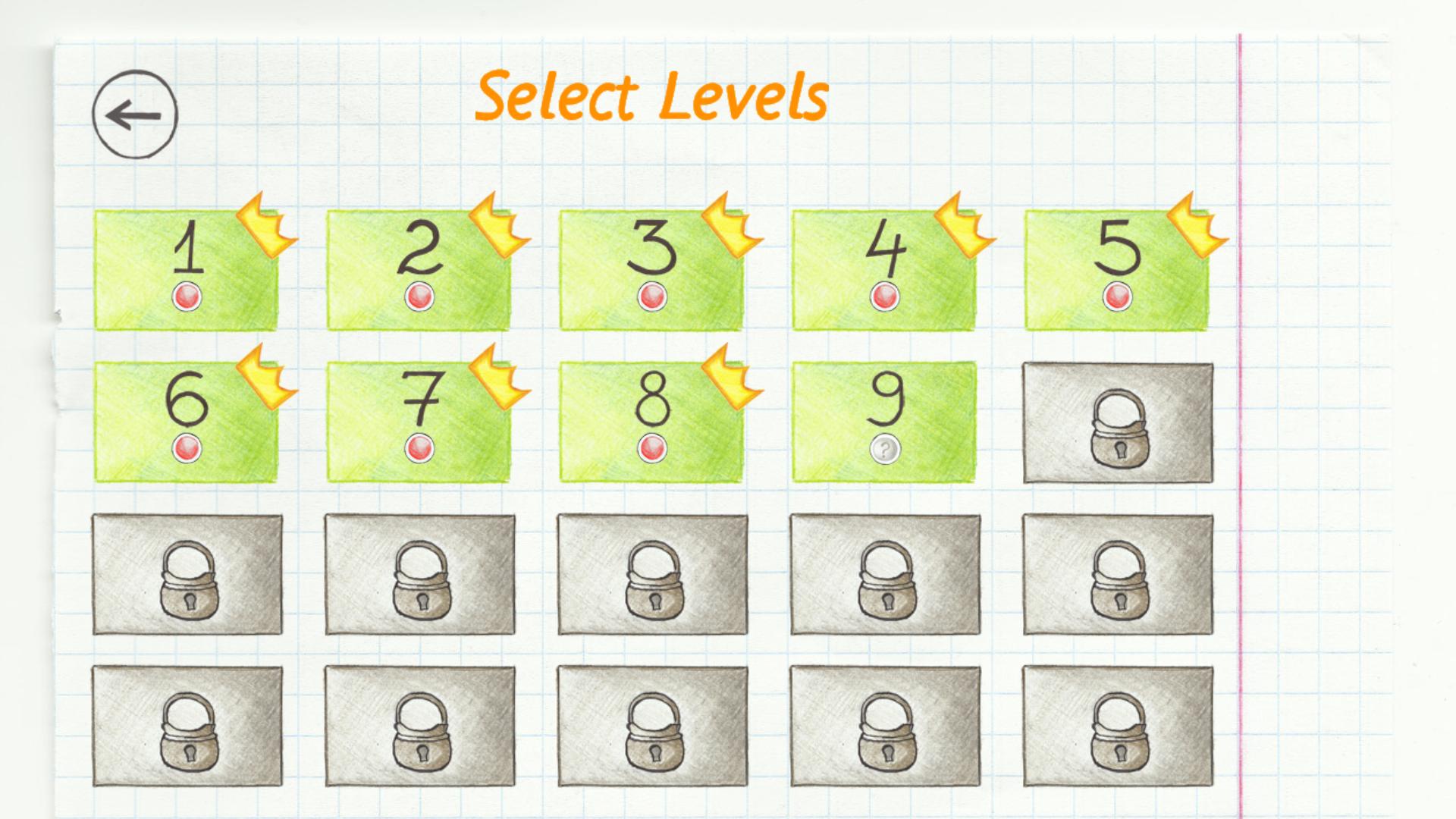Play level 5
Viewport: 1456px width, 819px height.
point(1115,269)
